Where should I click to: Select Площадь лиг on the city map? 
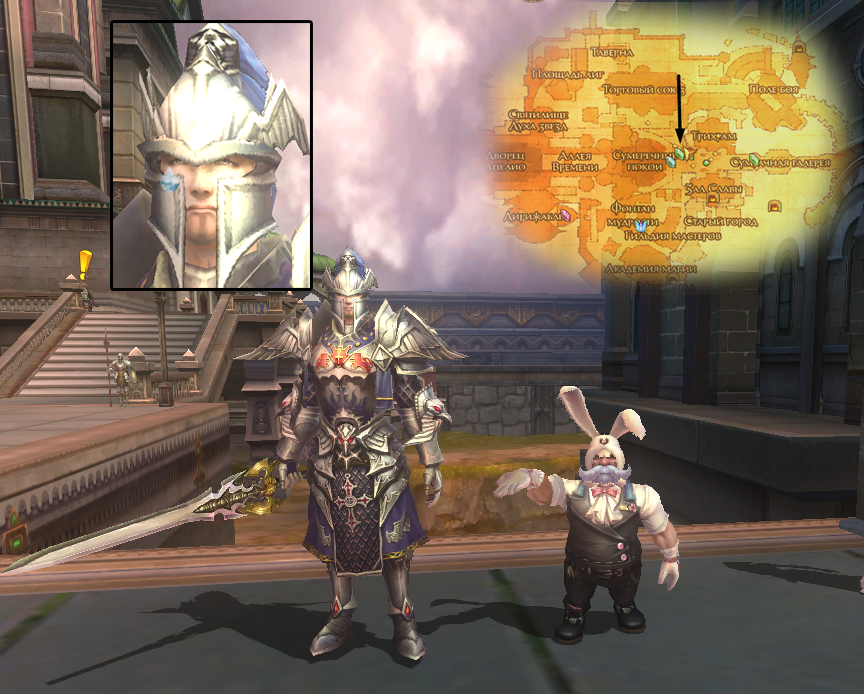(565, 76)
